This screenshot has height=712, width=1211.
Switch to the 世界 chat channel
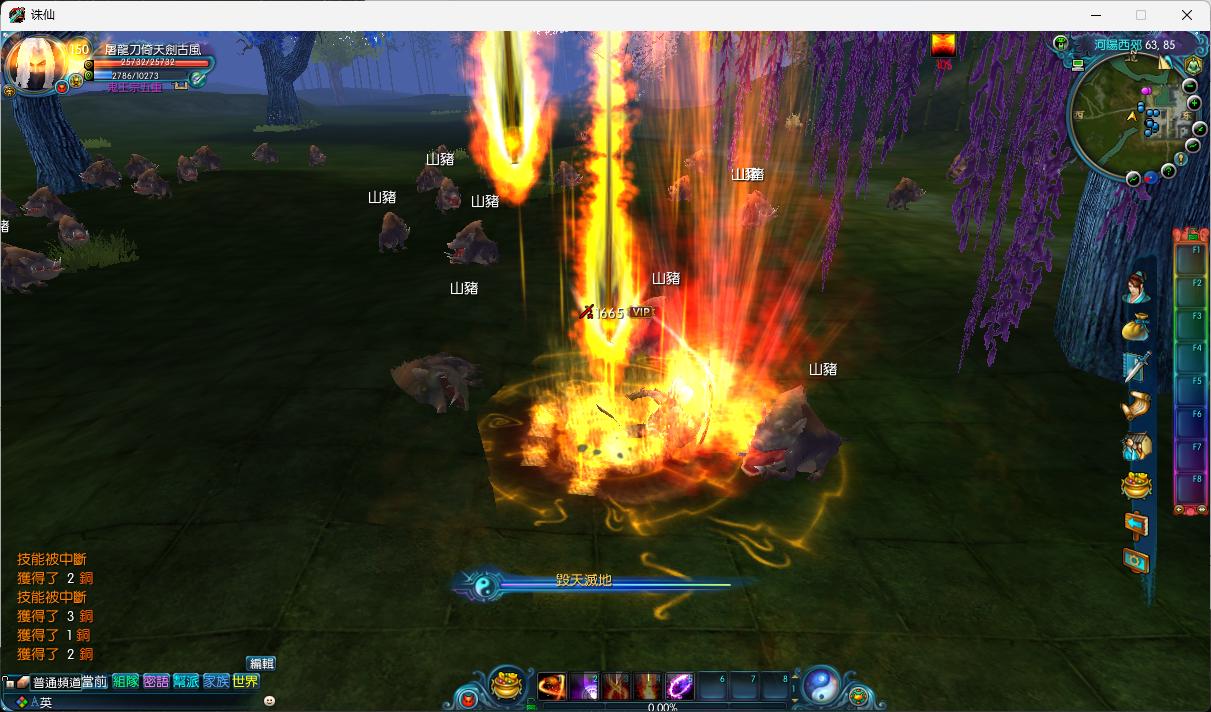(x=246, y=682)
